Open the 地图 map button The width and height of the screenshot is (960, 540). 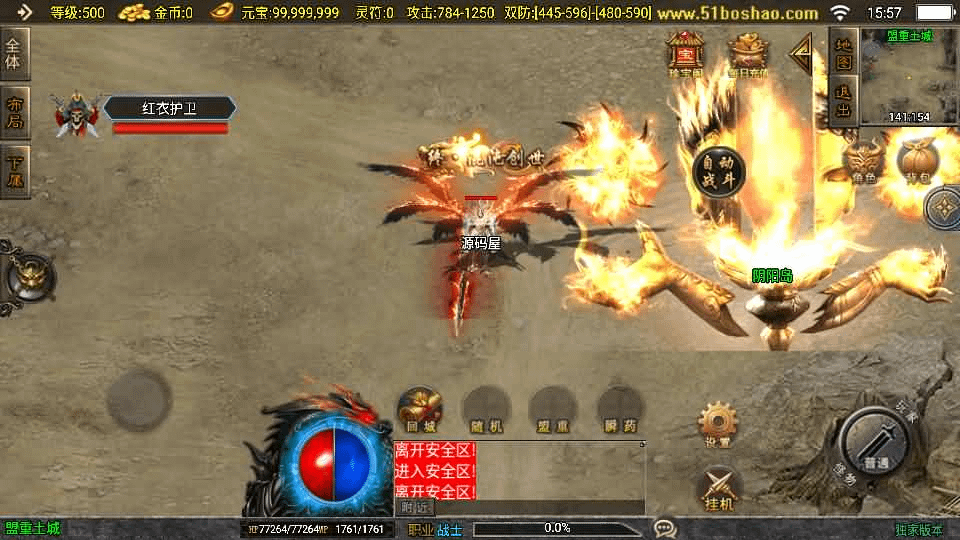point(843,53)
